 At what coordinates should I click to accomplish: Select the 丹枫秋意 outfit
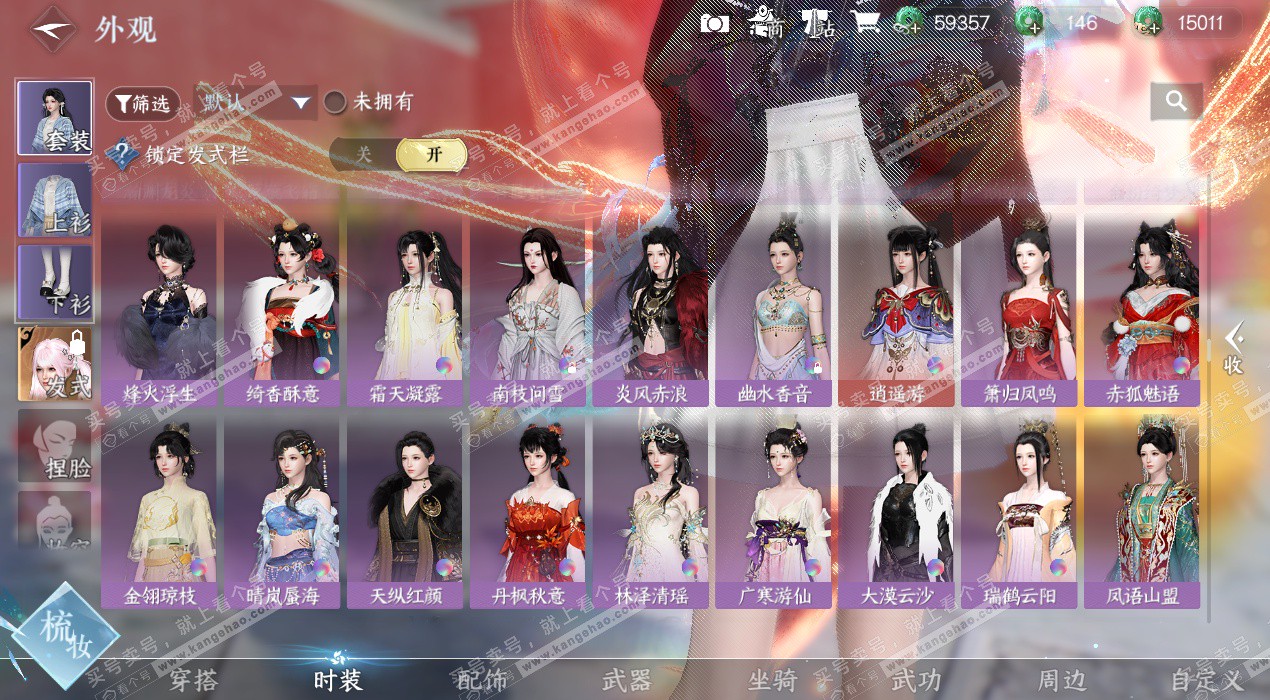pos(527,513)
